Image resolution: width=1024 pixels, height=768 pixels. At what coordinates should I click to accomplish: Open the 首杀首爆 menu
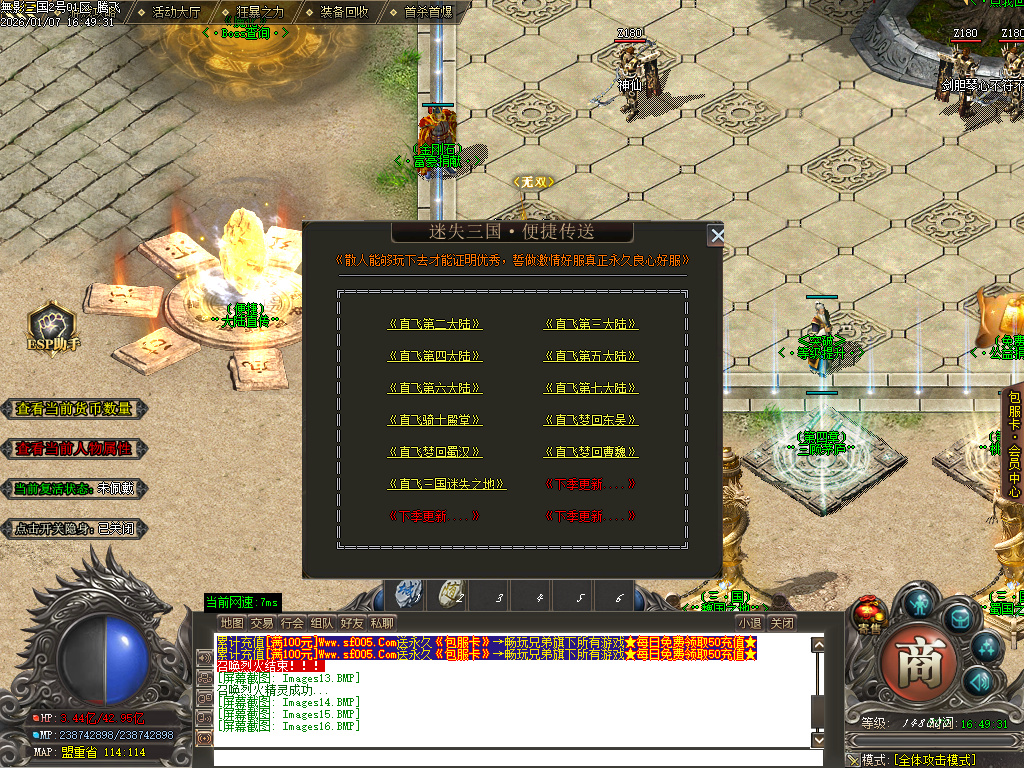[428, 12]
